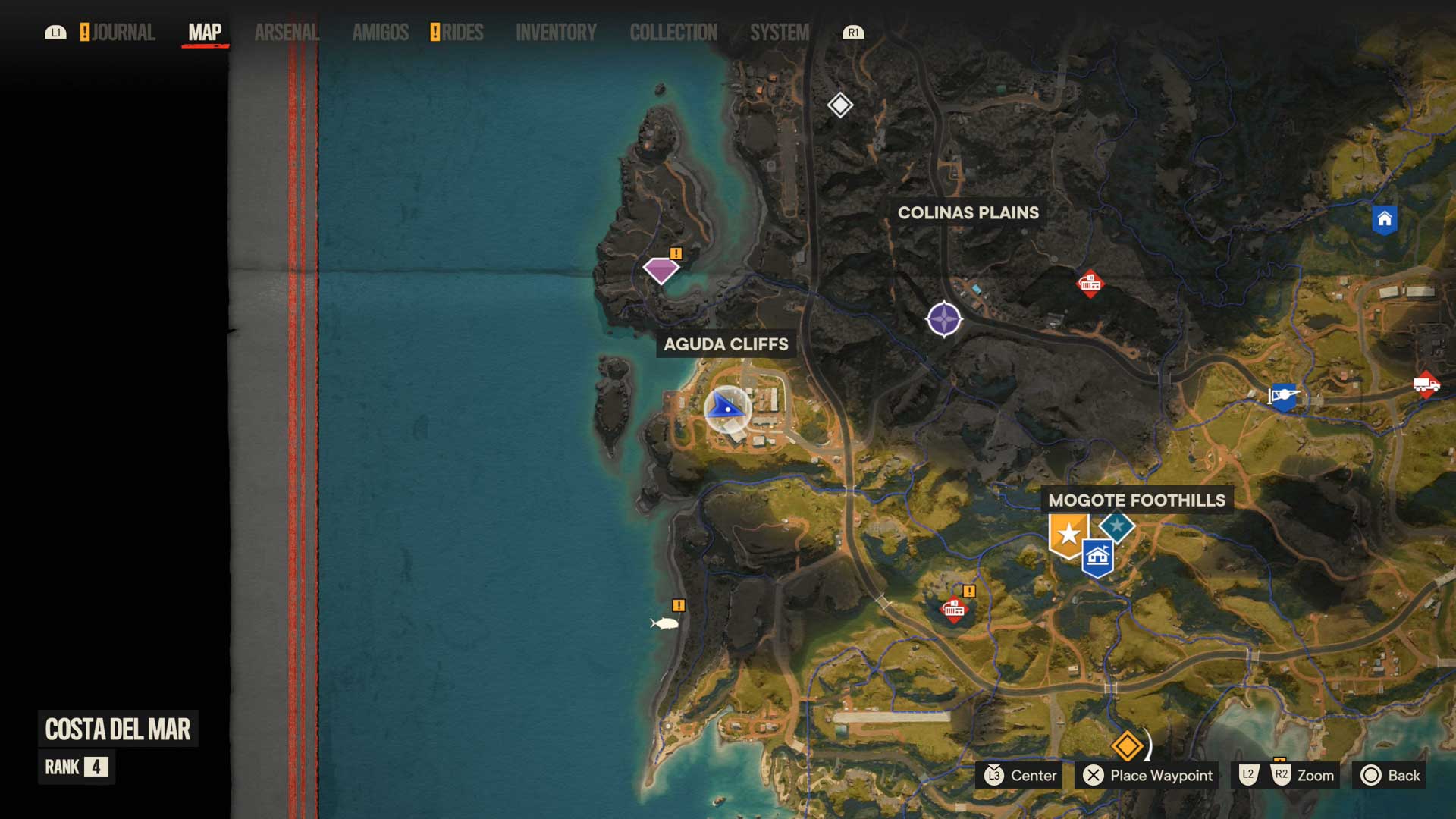Open the System tab
The image size is (1456, 819).
click(779, 33)
